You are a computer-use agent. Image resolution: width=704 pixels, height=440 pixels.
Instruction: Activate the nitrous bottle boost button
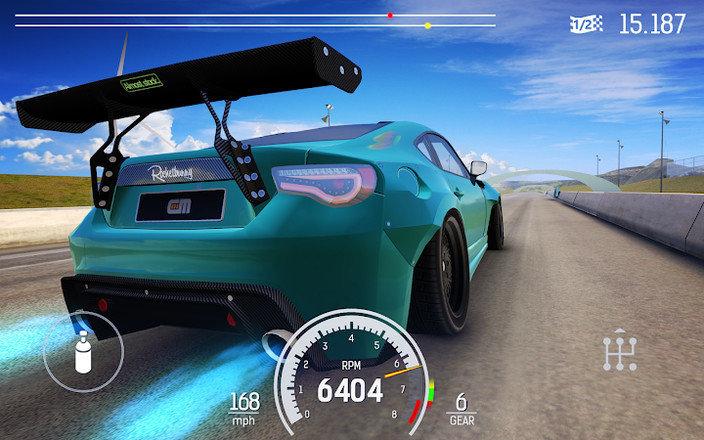pos(84,353)
